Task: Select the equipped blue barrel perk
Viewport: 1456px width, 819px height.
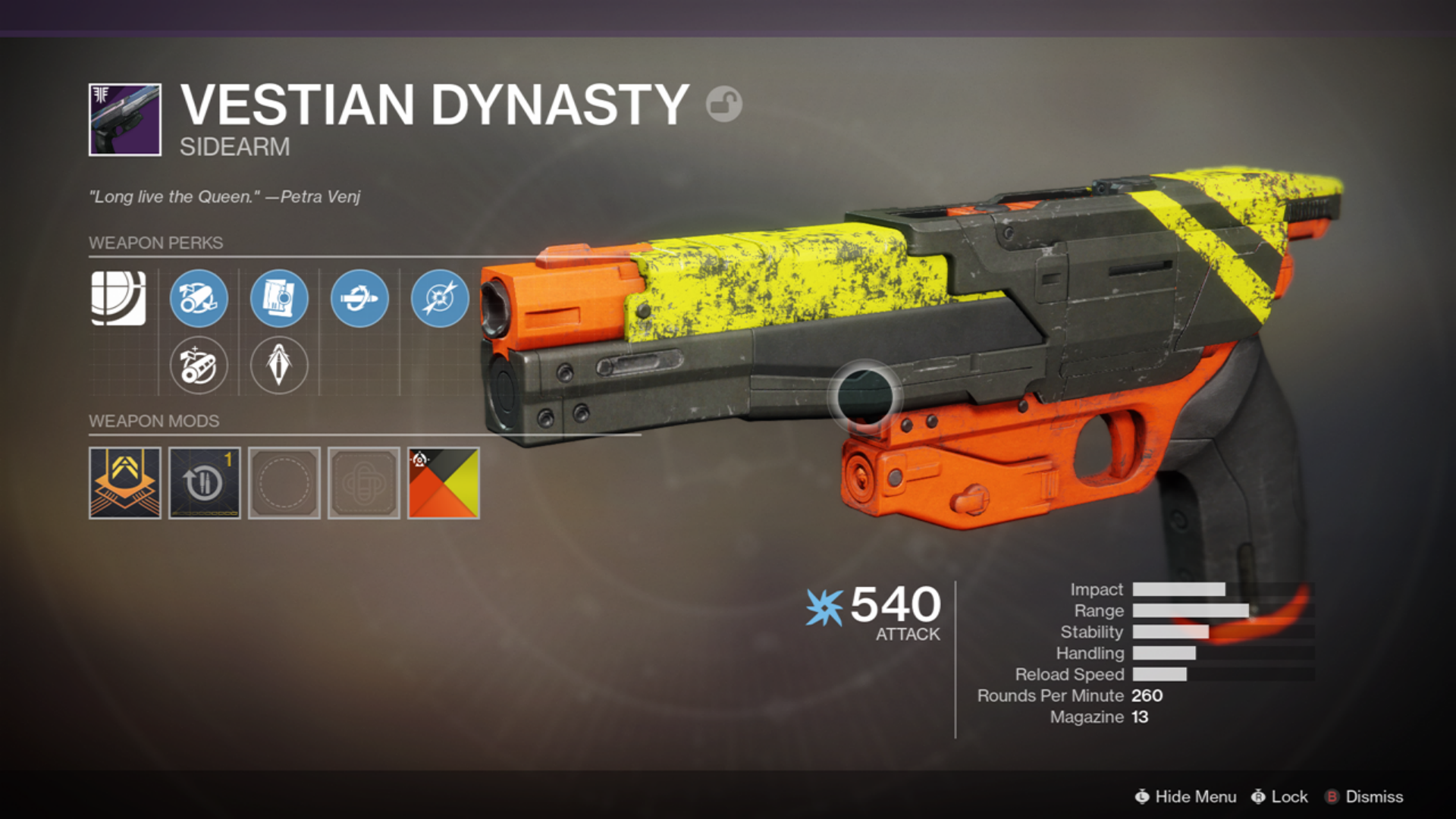Action: [199, 299]
